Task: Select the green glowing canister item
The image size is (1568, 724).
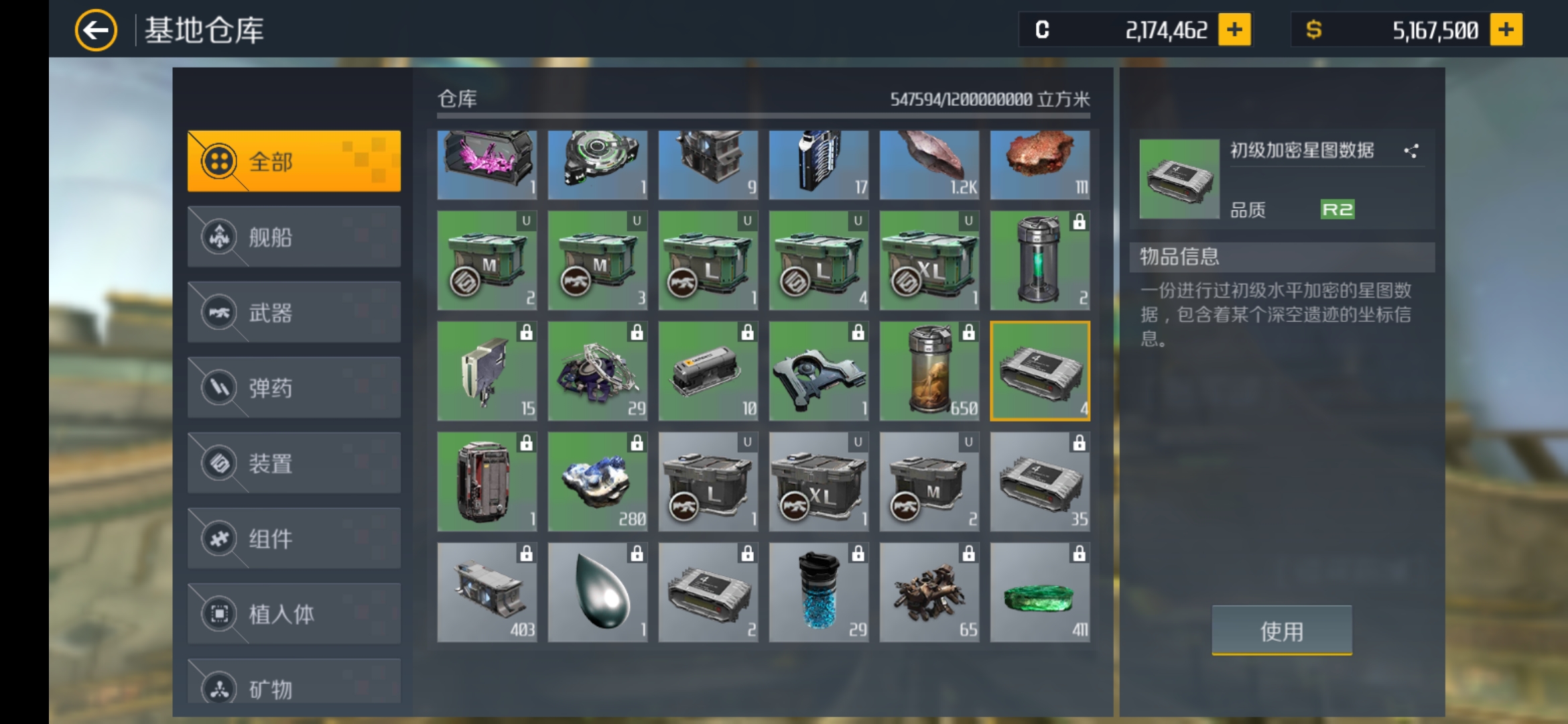Action: click(x=1039, y=261)
